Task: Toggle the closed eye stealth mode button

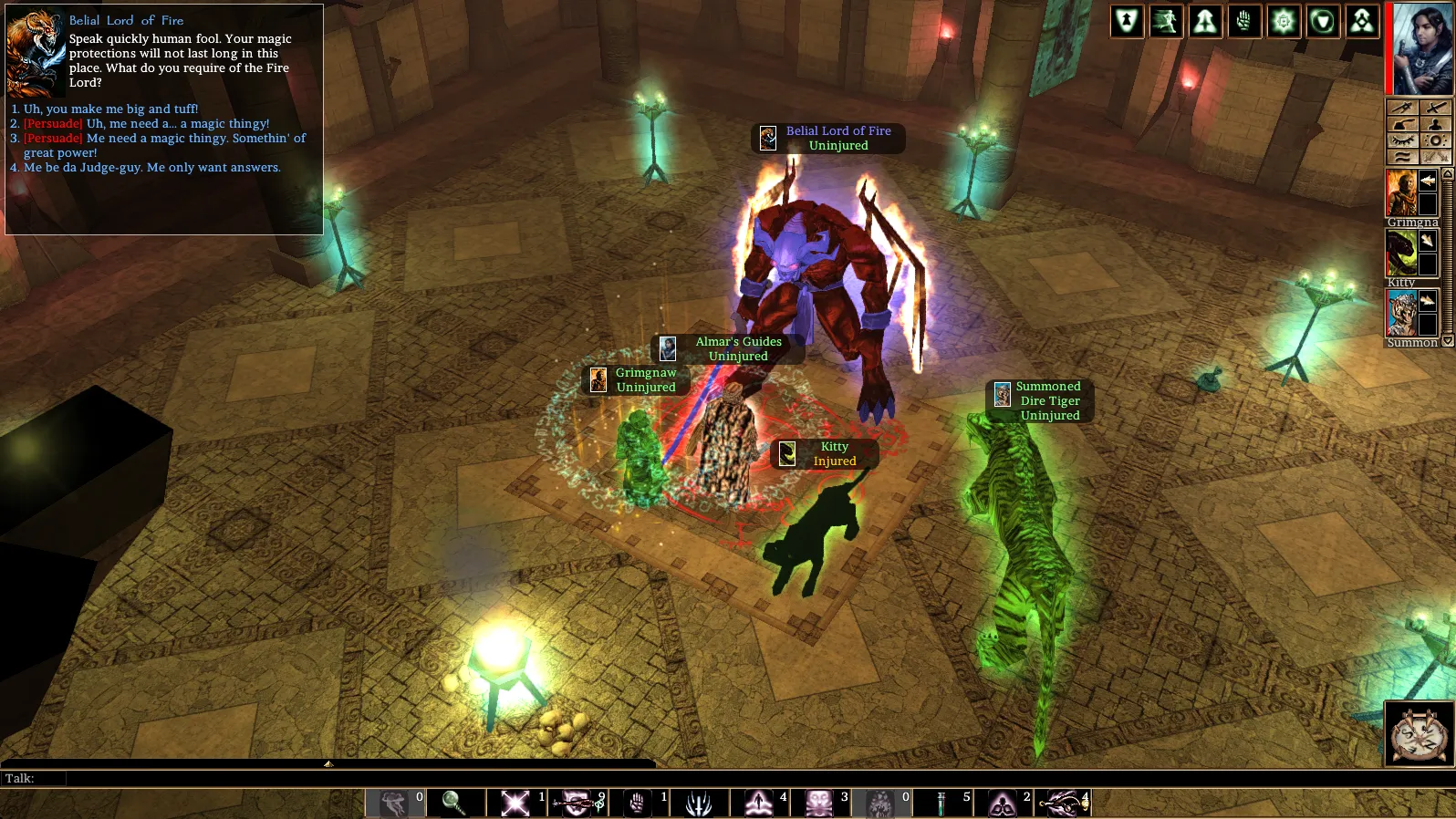Action: coord(1403,140)
